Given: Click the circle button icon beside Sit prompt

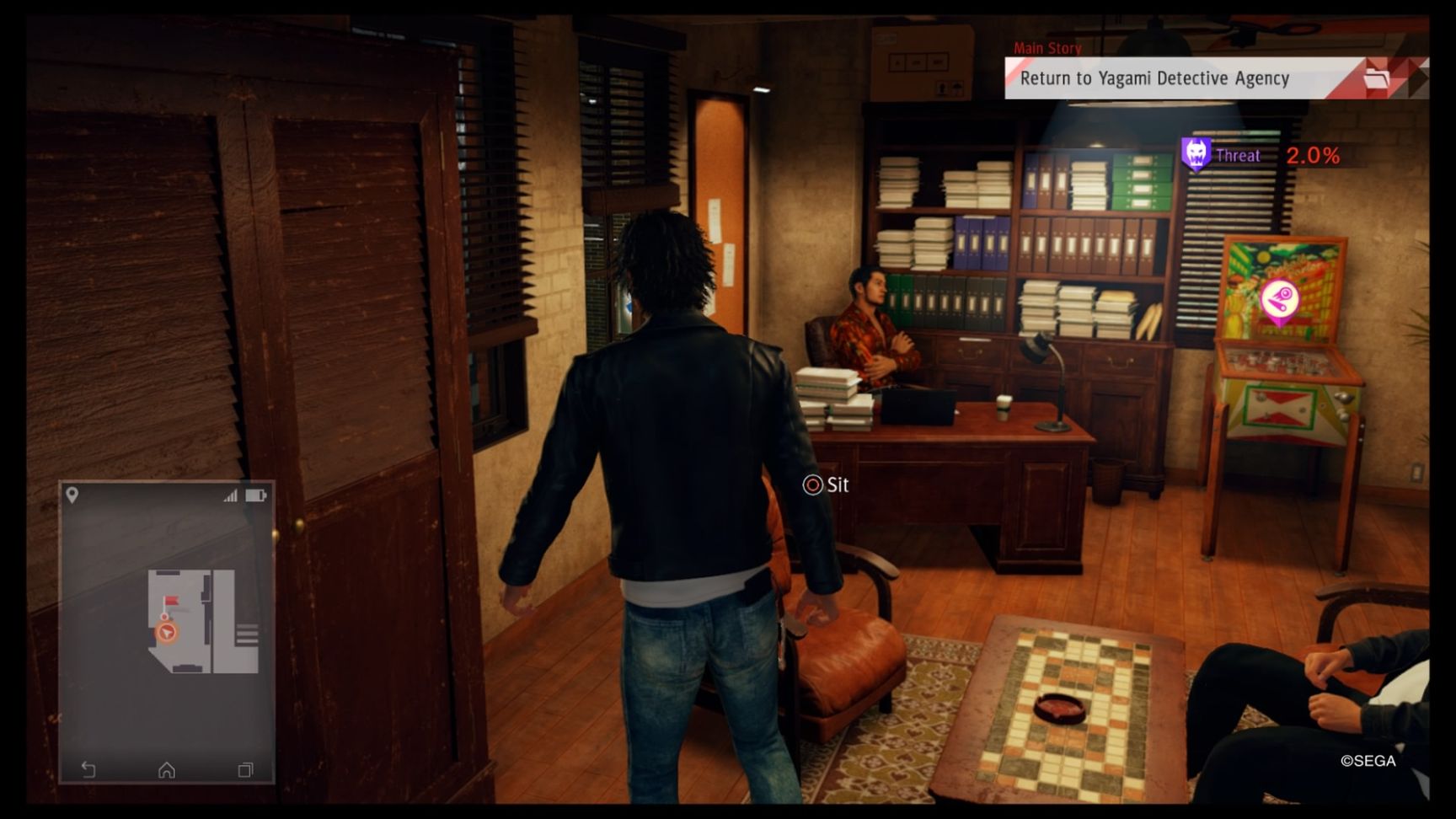Looking at the screenshot, I should (811, 485).
